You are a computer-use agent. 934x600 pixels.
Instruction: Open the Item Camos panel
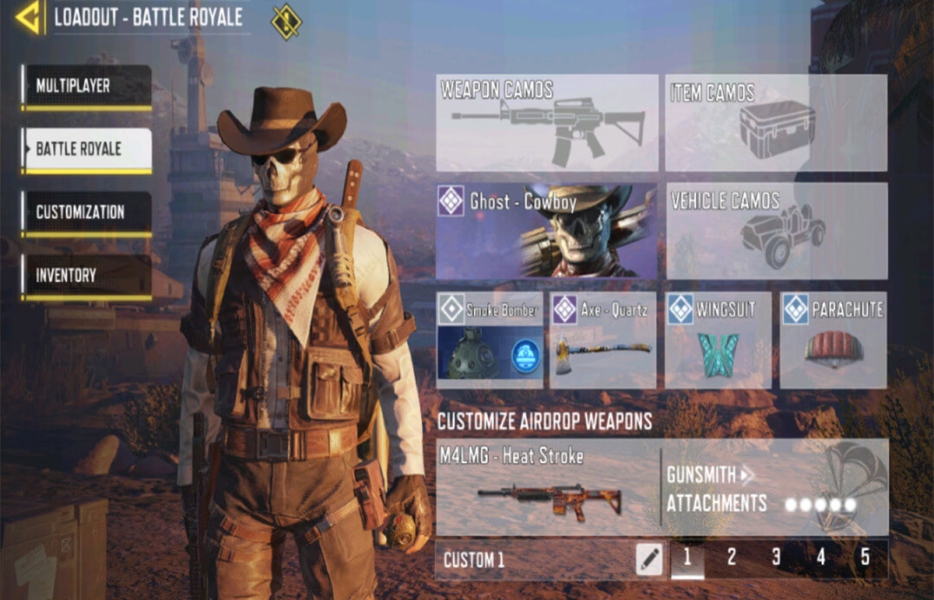776,123
